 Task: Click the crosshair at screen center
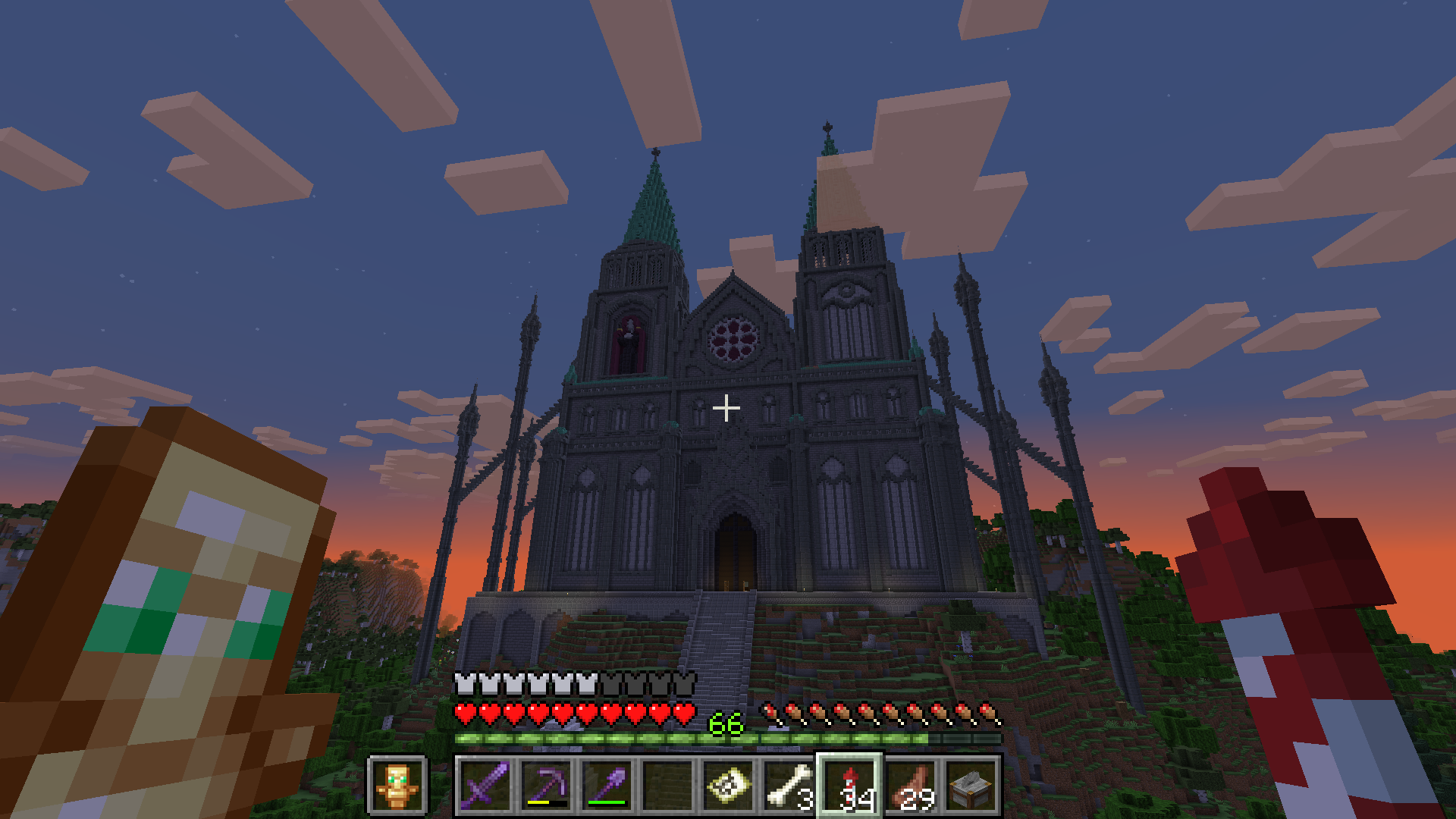(x=728, y=408)
